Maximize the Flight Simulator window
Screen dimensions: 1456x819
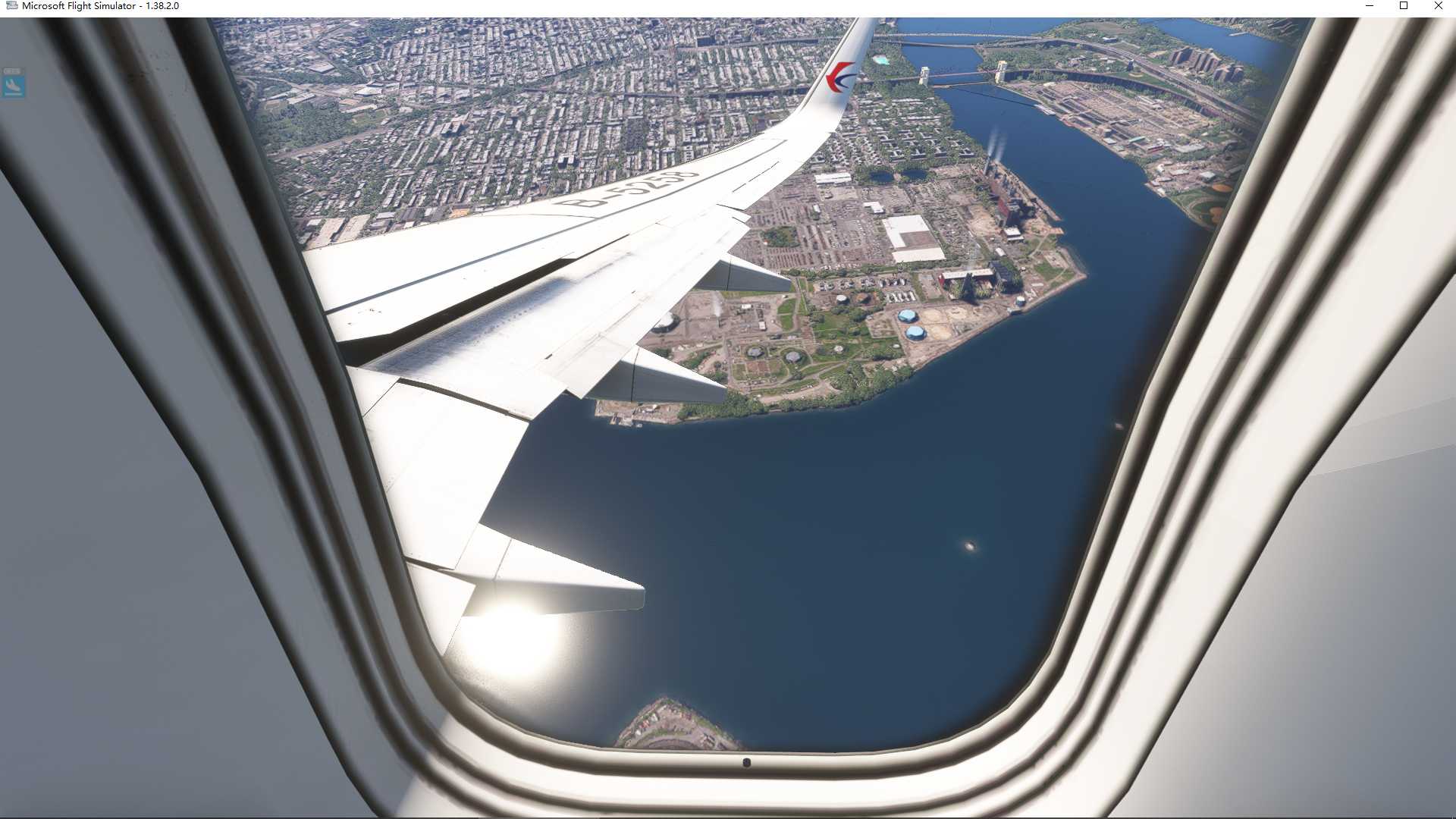(x=1404, y=6)
